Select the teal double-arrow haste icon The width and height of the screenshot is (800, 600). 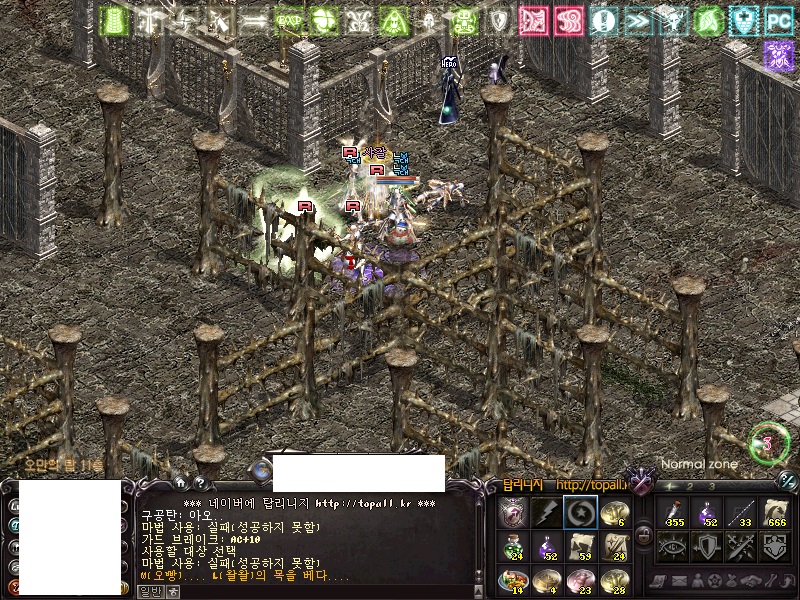tap(638, 20)
